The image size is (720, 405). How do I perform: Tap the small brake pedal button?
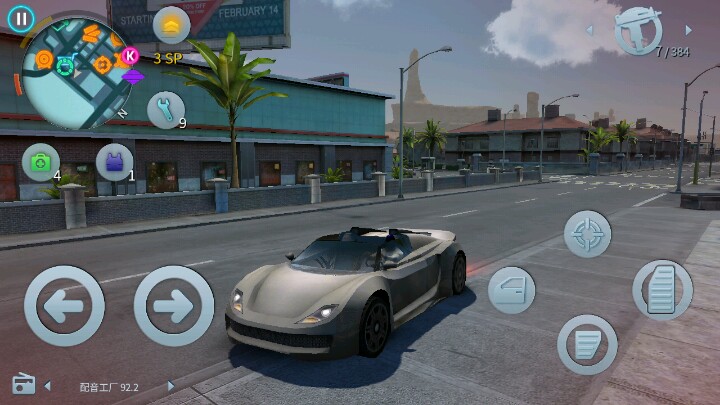(x=586, y=344)
